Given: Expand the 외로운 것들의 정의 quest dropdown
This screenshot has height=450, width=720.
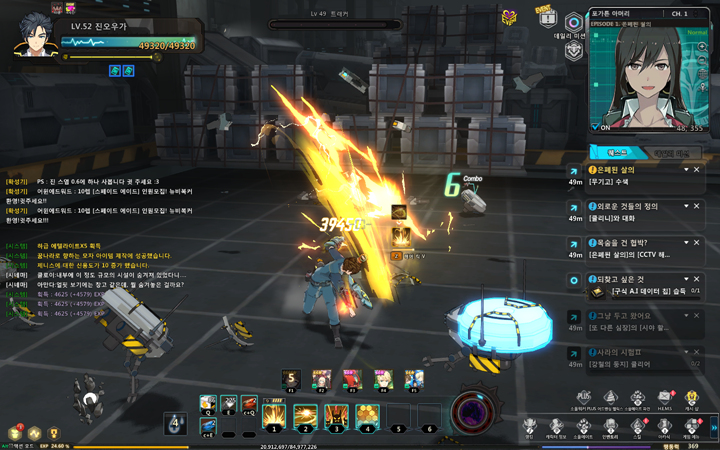Looking at the screenshot, I should click(x=684, y=206).
